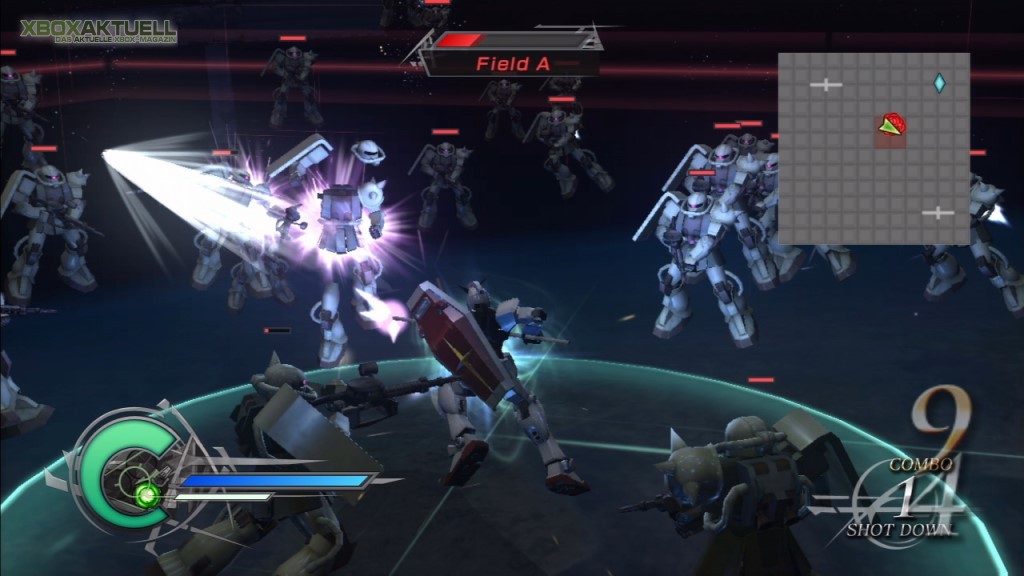Click the green player arrow on the minimap
The width and height of the screenshot is (1024, 576).
pos(889,126)
